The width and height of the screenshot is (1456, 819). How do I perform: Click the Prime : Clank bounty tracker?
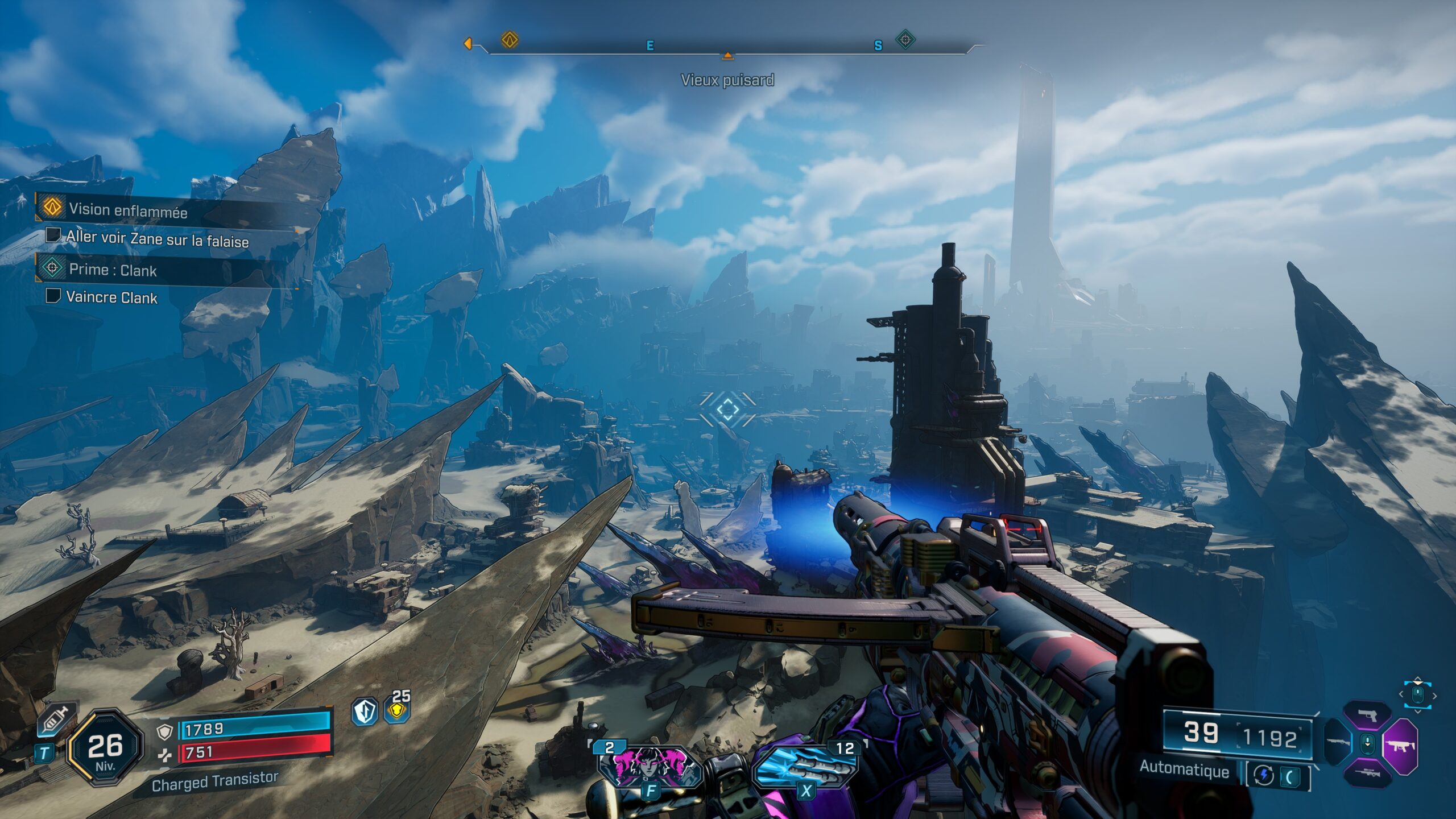[x=113, y=270]
